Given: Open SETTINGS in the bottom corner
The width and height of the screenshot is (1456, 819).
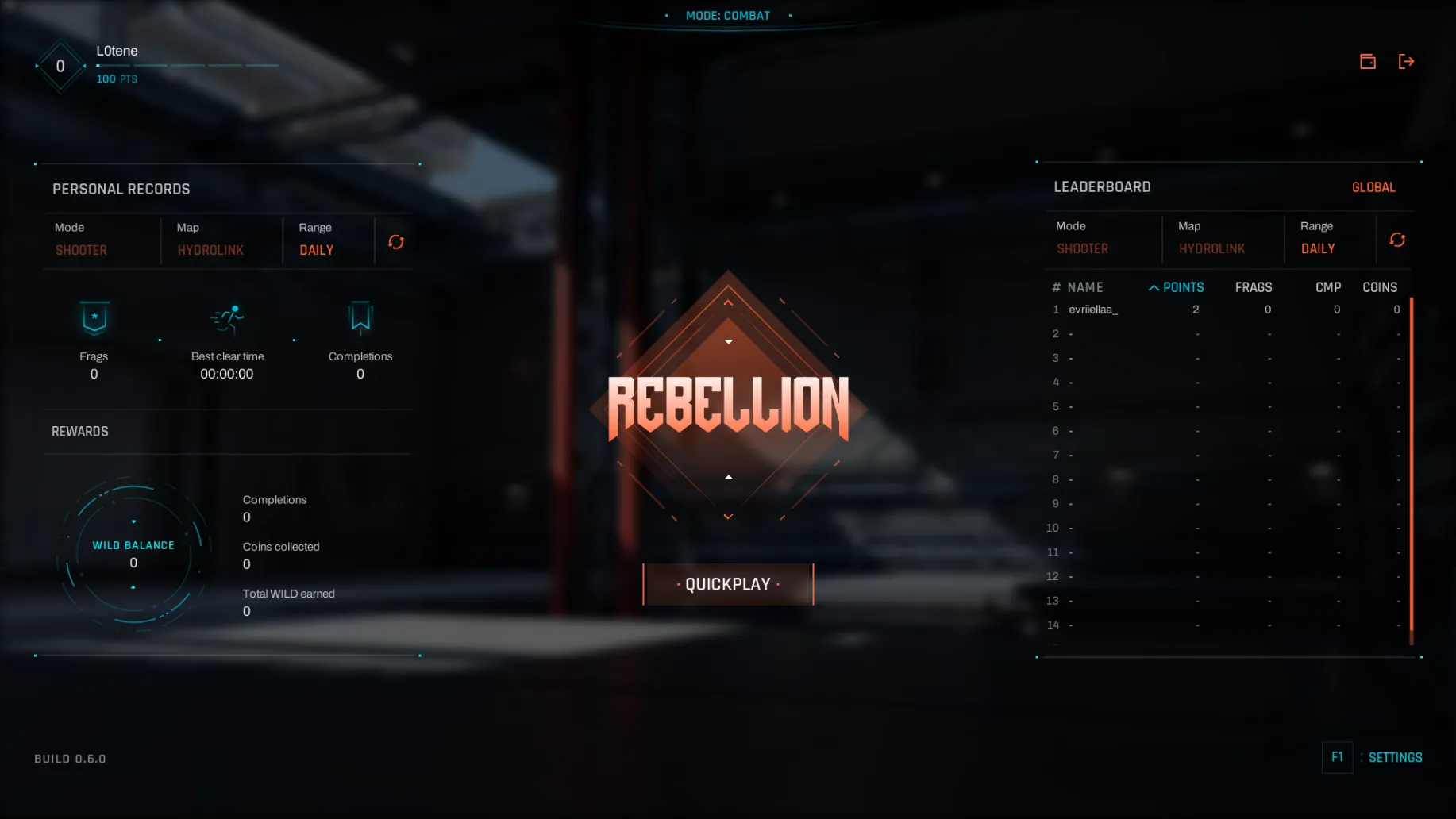Looking at the screenshot, I should (1394, 757).
